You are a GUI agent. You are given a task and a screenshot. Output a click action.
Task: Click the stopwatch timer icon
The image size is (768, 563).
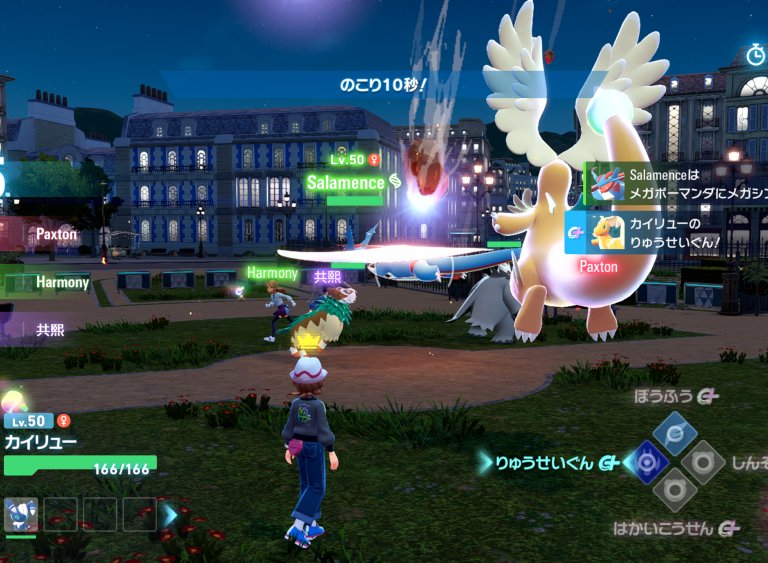[x=758, y=55]
